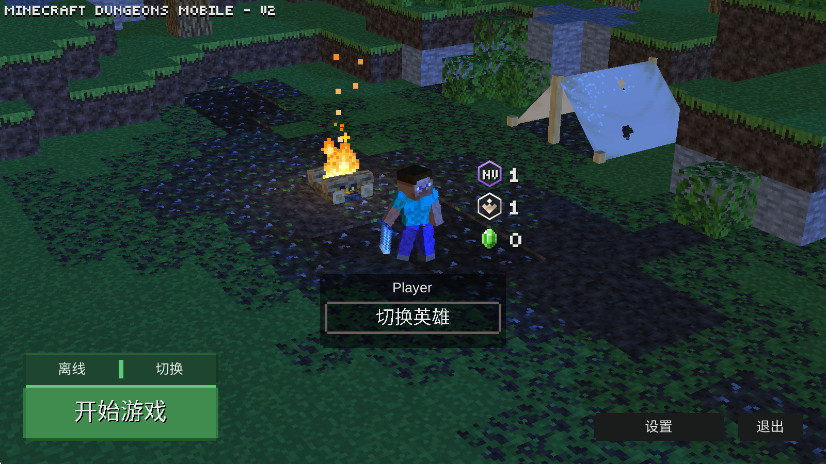Start the game with 开始游戏 button
826x464 pixels.
(120, 412)
